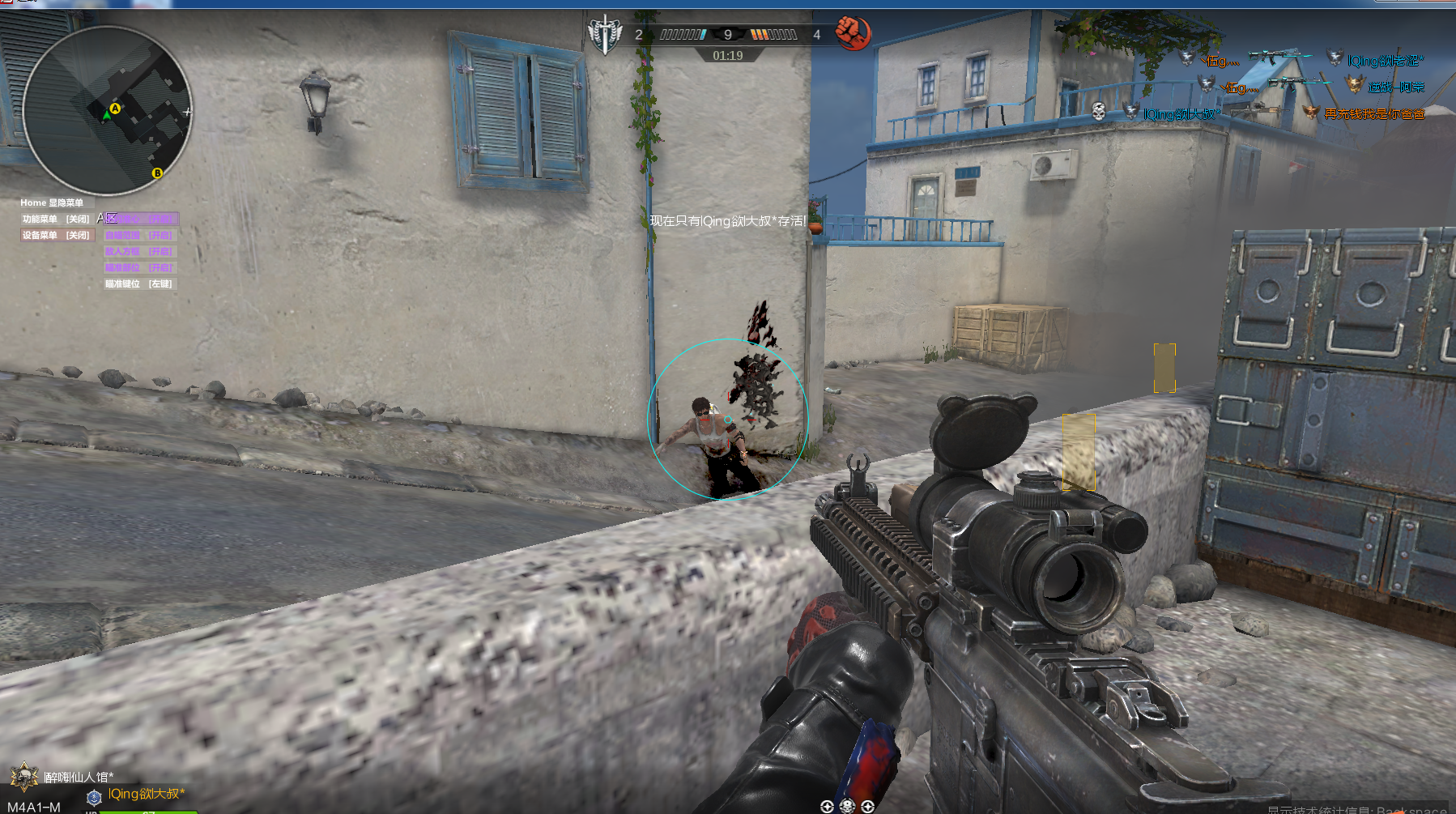
Task: Click the Home 显隐菜单 header
Action: 52,202
